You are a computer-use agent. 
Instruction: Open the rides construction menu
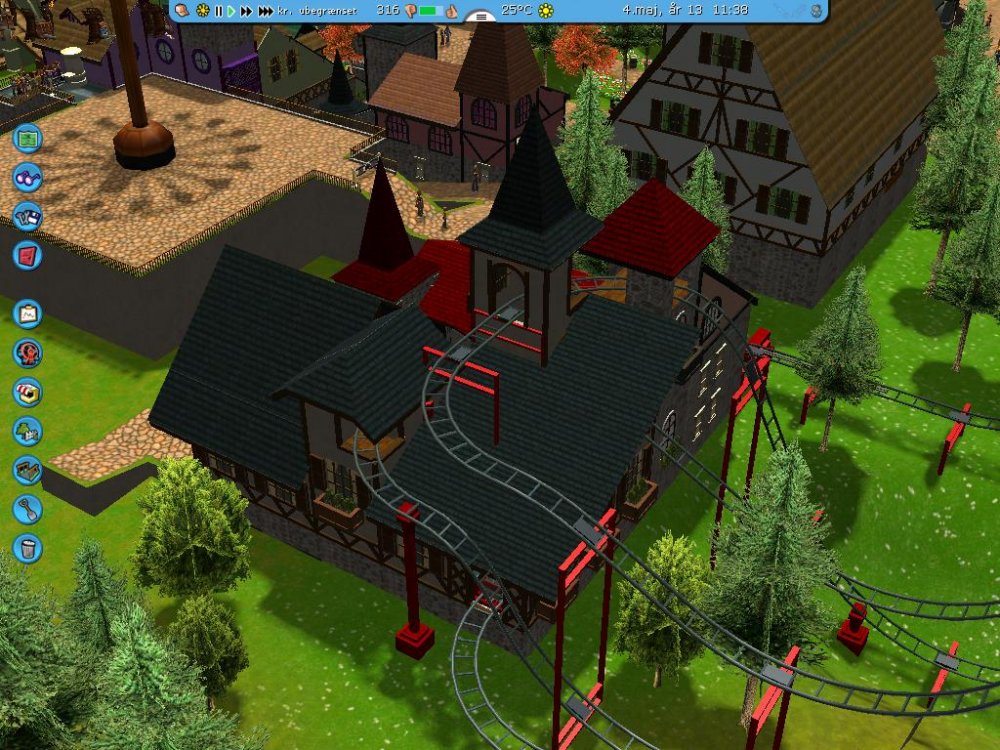pyautogui.click(x=28, y=353)
